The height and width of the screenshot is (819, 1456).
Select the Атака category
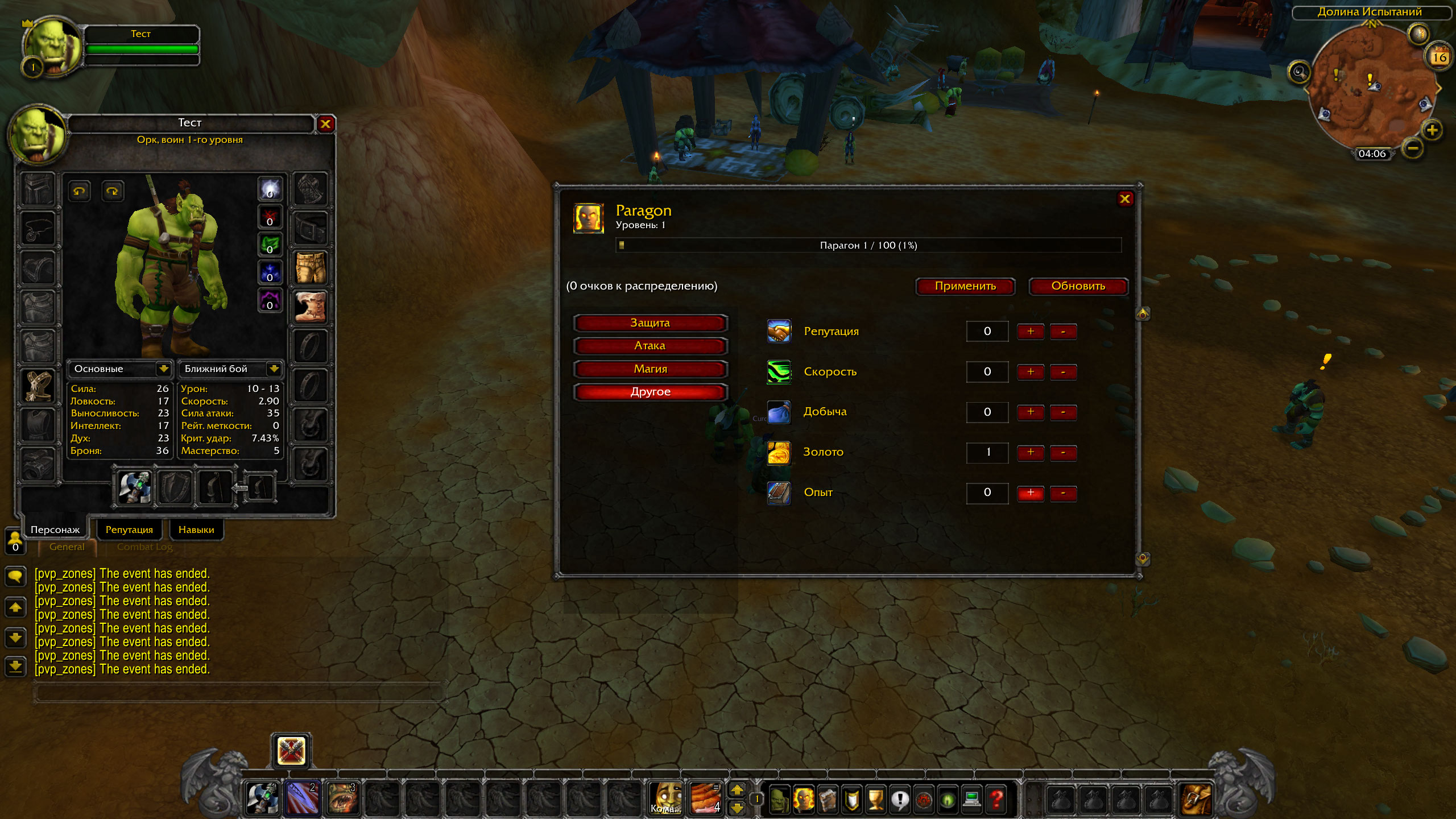[x=650, y=346]
